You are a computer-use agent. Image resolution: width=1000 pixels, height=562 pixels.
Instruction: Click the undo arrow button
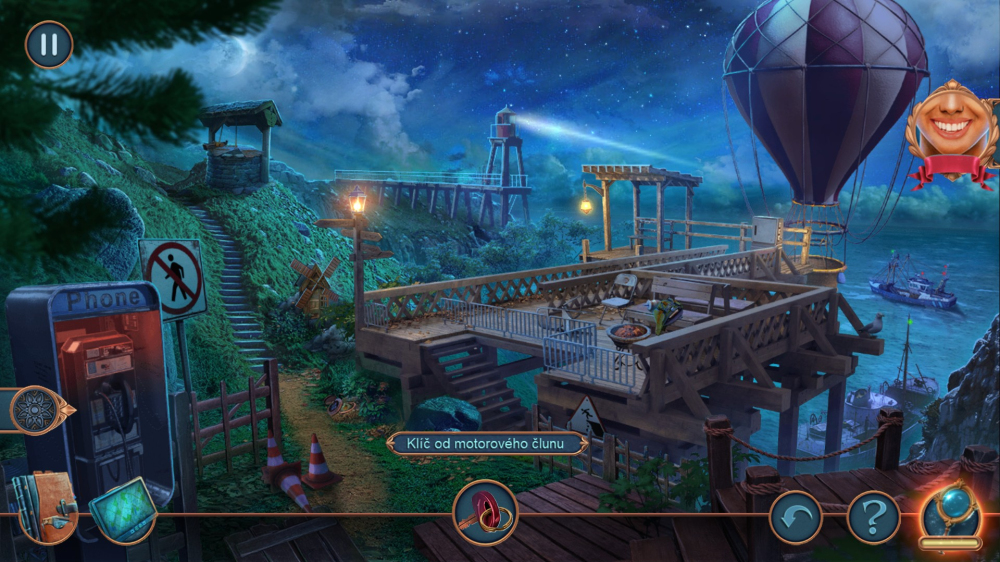[796, 517]
